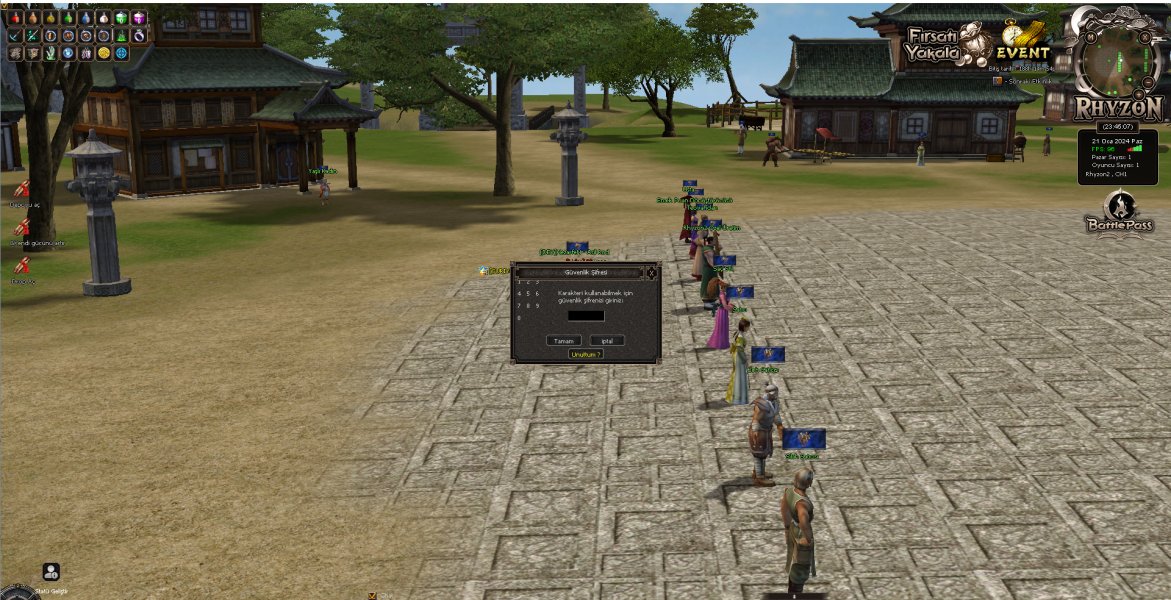Toggle the chat checkbox at the bottom
The height and width of the screenshot is (600, 1171).
(x=372, y=595)
